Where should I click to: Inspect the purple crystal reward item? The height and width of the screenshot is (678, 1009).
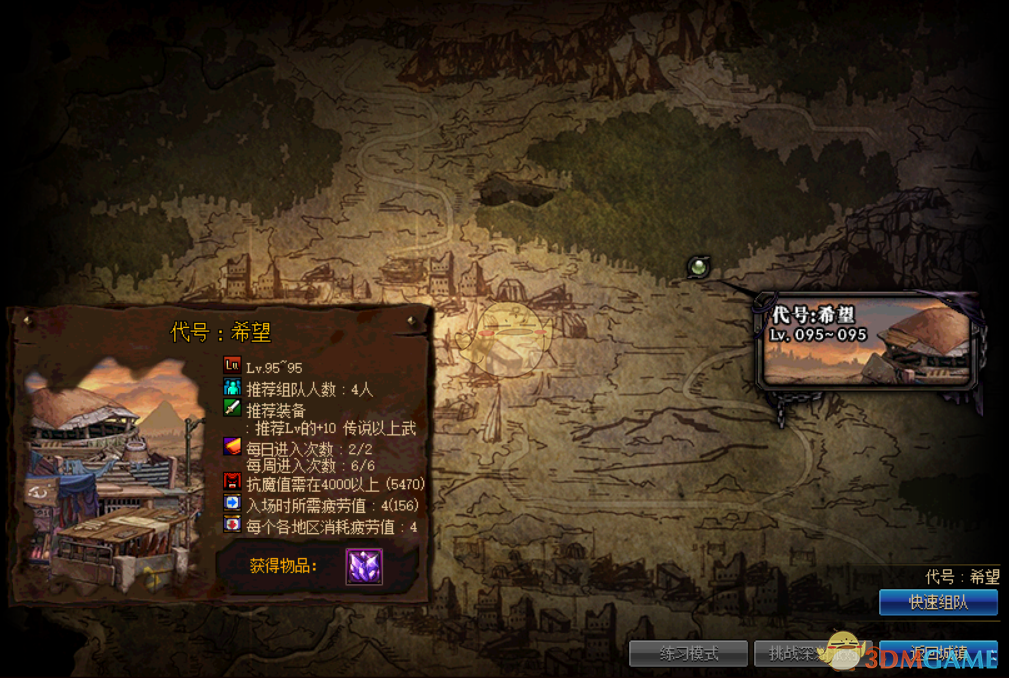click(364, 567)
